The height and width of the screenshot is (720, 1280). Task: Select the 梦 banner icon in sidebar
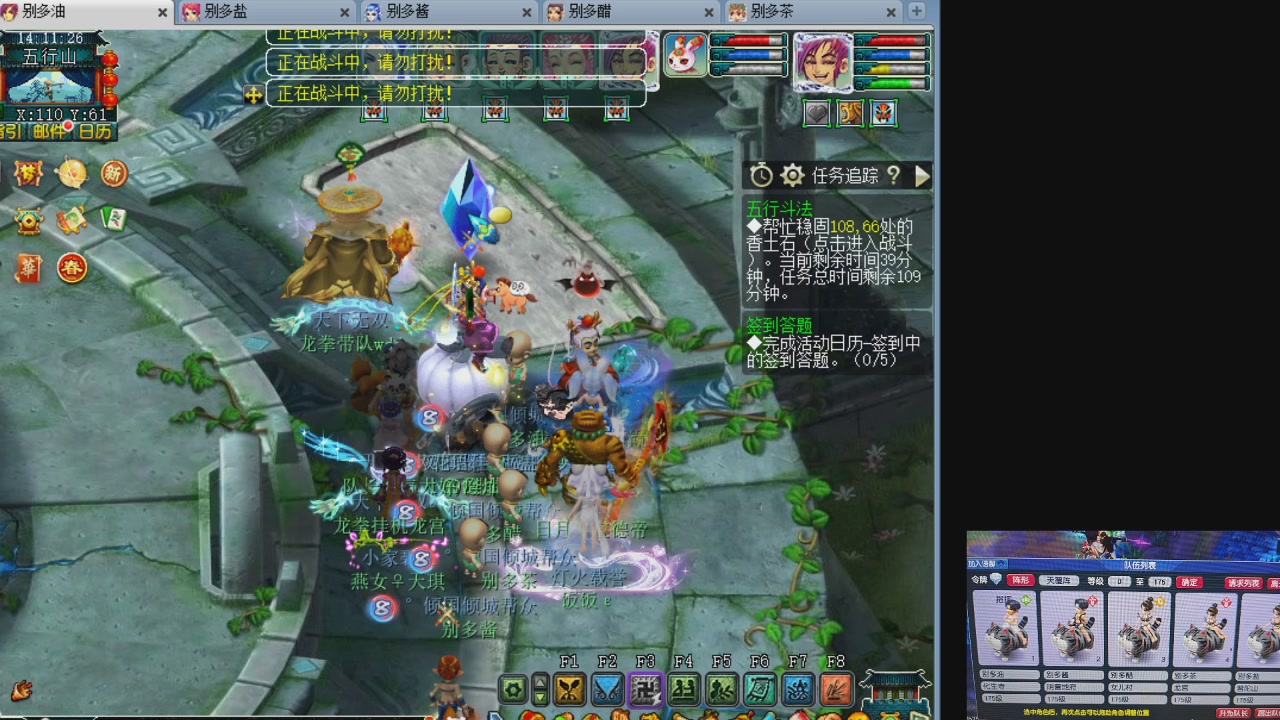pyautogui.click(x=27, y=172)
